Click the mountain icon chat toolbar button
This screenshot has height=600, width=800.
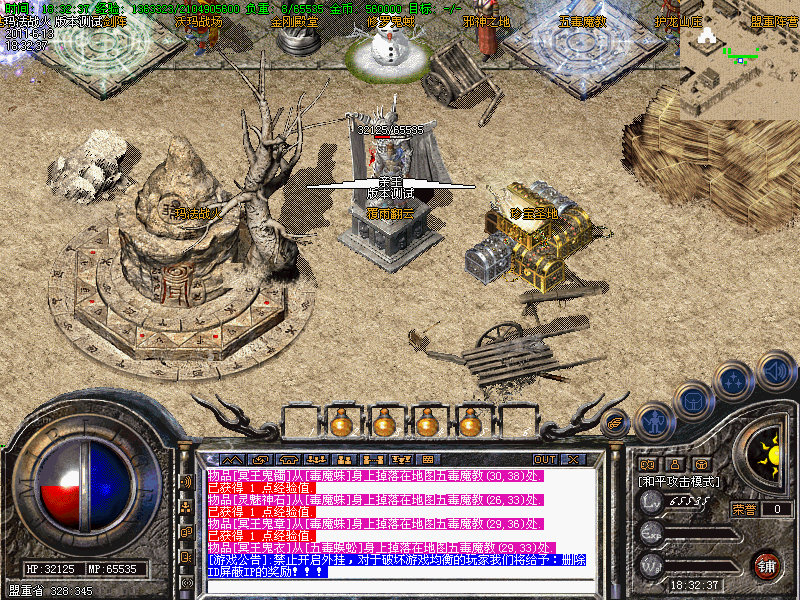pos(232,460)
